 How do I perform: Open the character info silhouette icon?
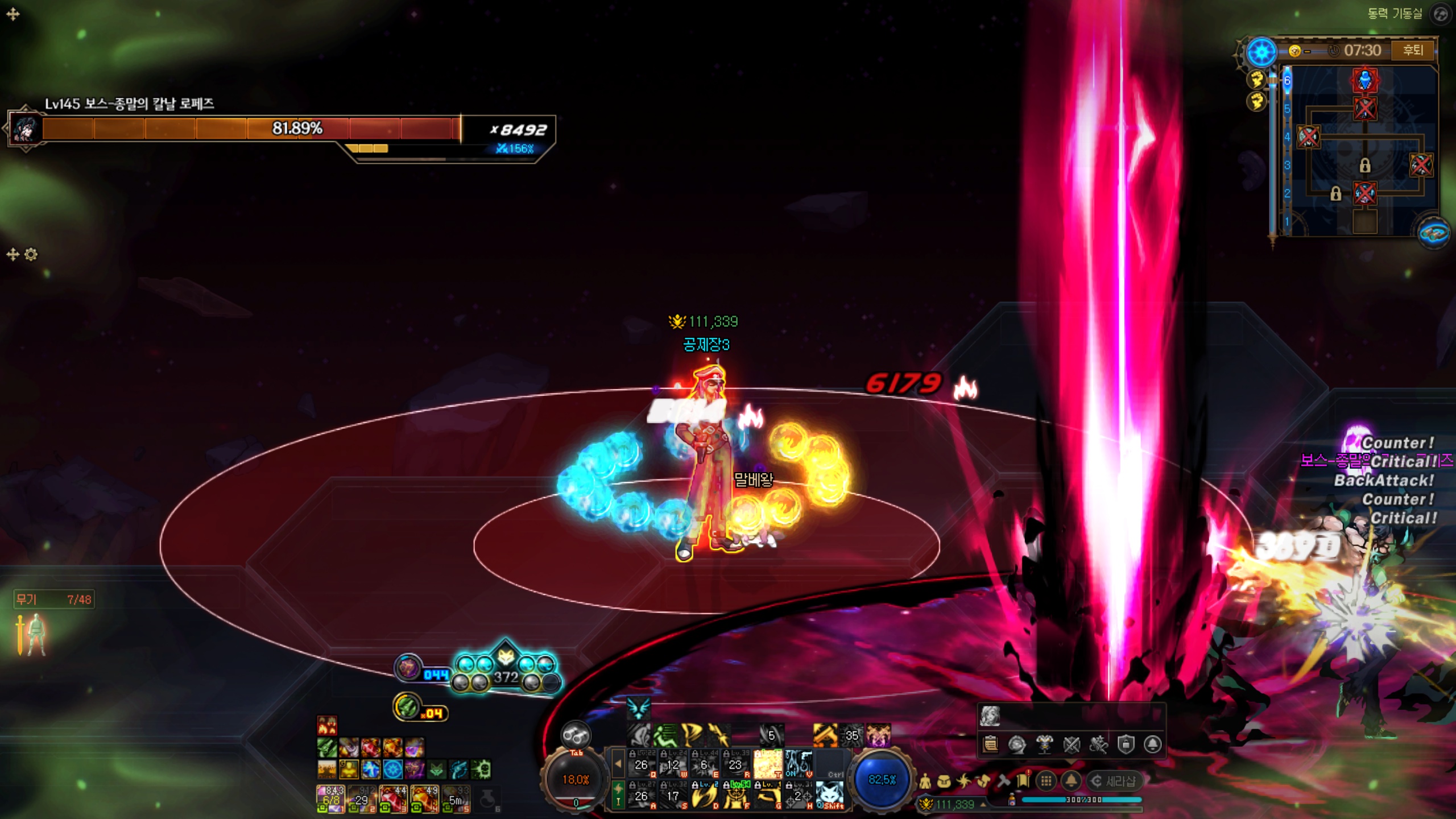click(x=925, y=781)
